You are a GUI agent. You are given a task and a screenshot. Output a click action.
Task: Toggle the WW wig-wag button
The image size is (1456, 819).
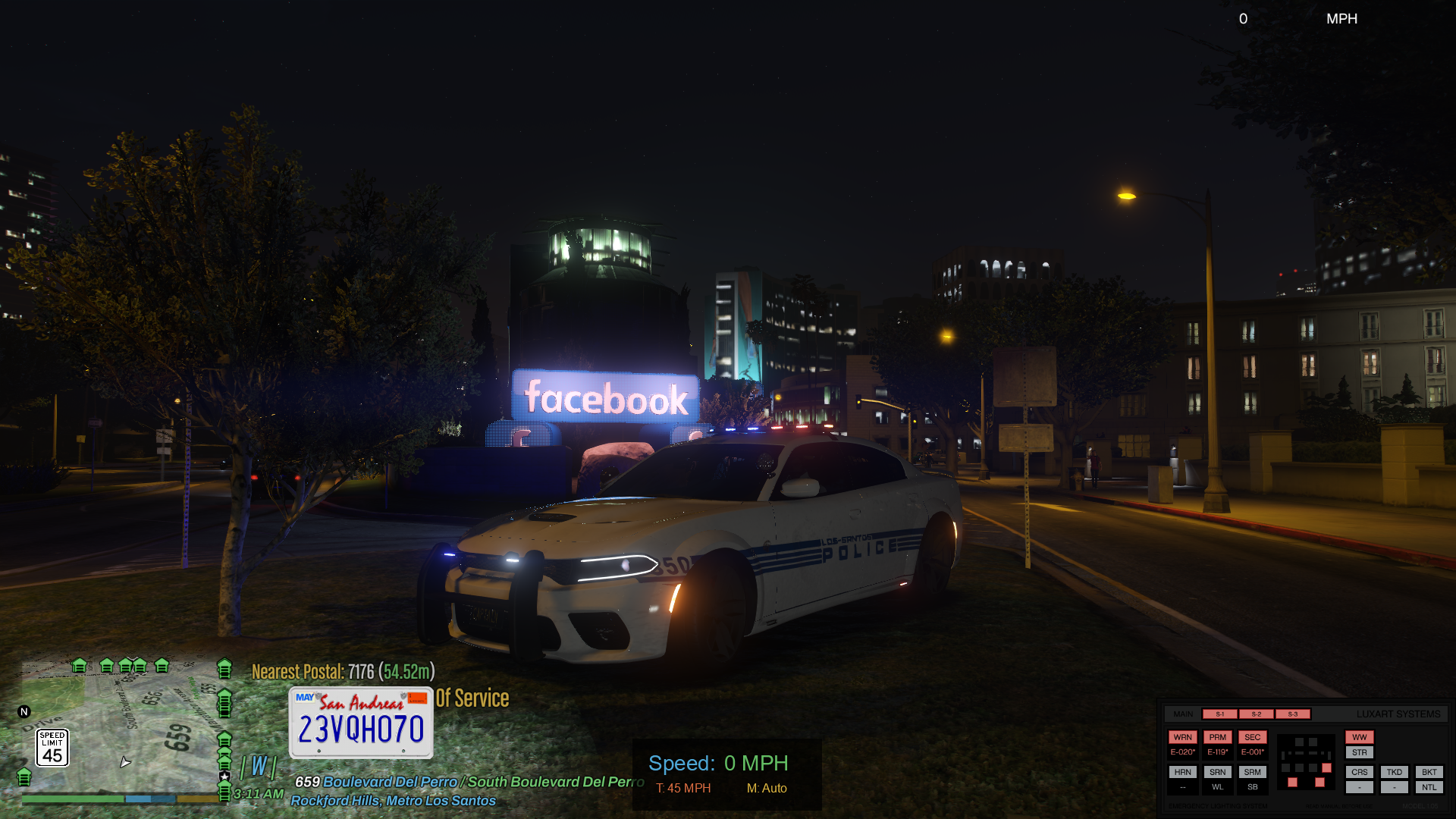(1359, 737)
